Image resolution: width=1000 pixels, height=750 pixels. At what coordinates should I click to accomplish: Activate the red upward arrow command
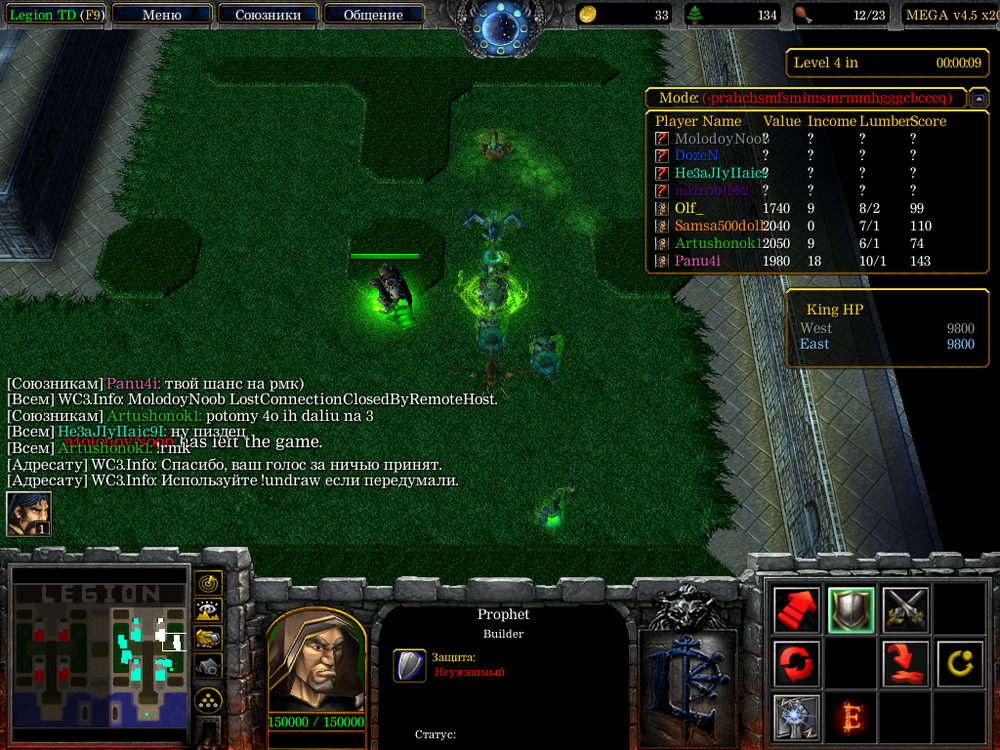(x=797, y=608)
